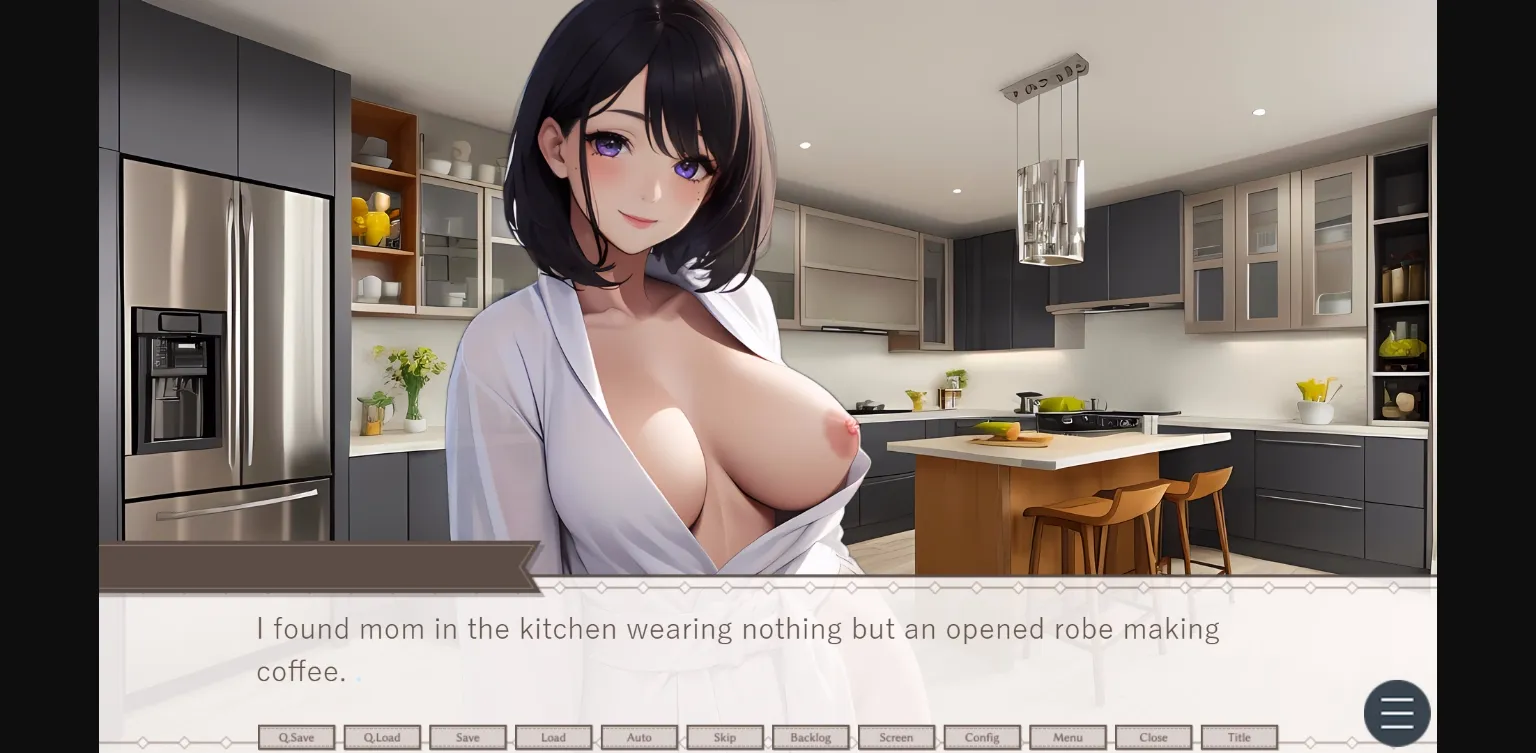
Task: Quick save the game with Q.Save
Action: pos(296,737)
